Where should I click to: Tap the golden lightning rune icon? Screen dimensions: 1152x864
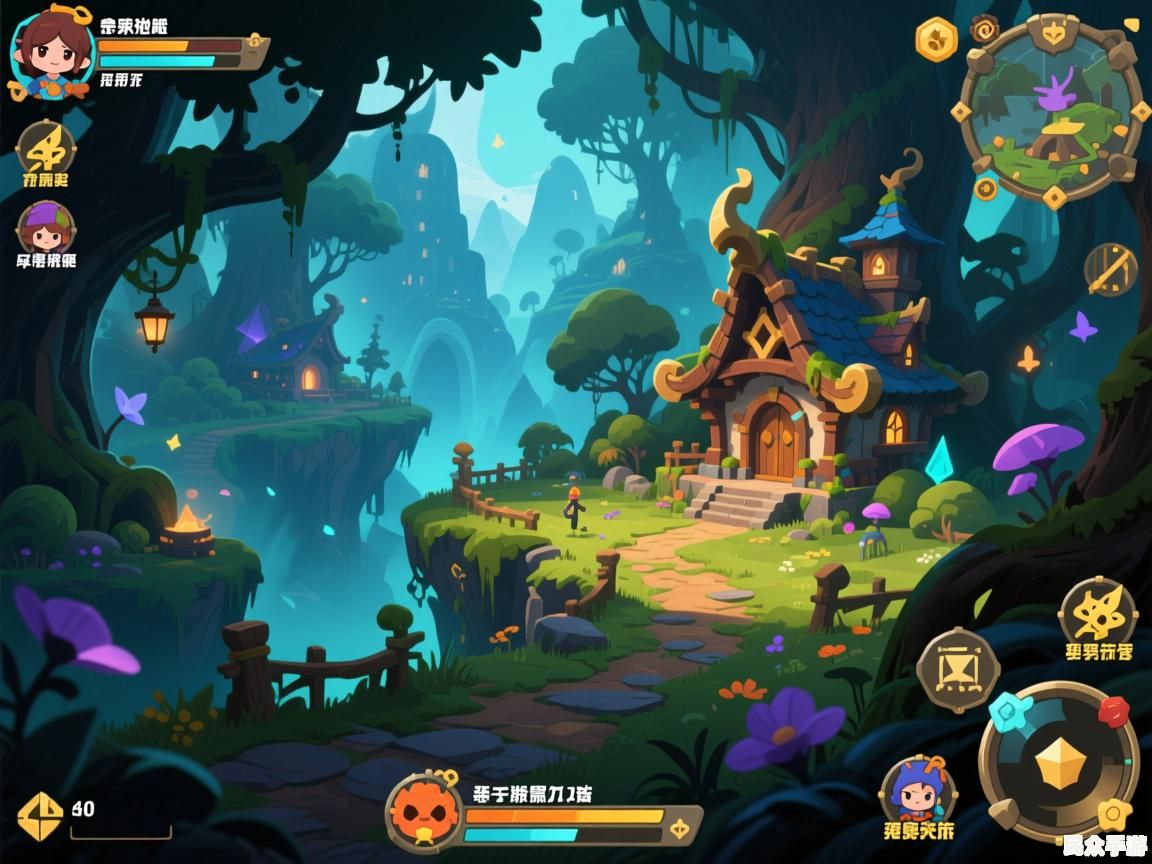[46, 150]
